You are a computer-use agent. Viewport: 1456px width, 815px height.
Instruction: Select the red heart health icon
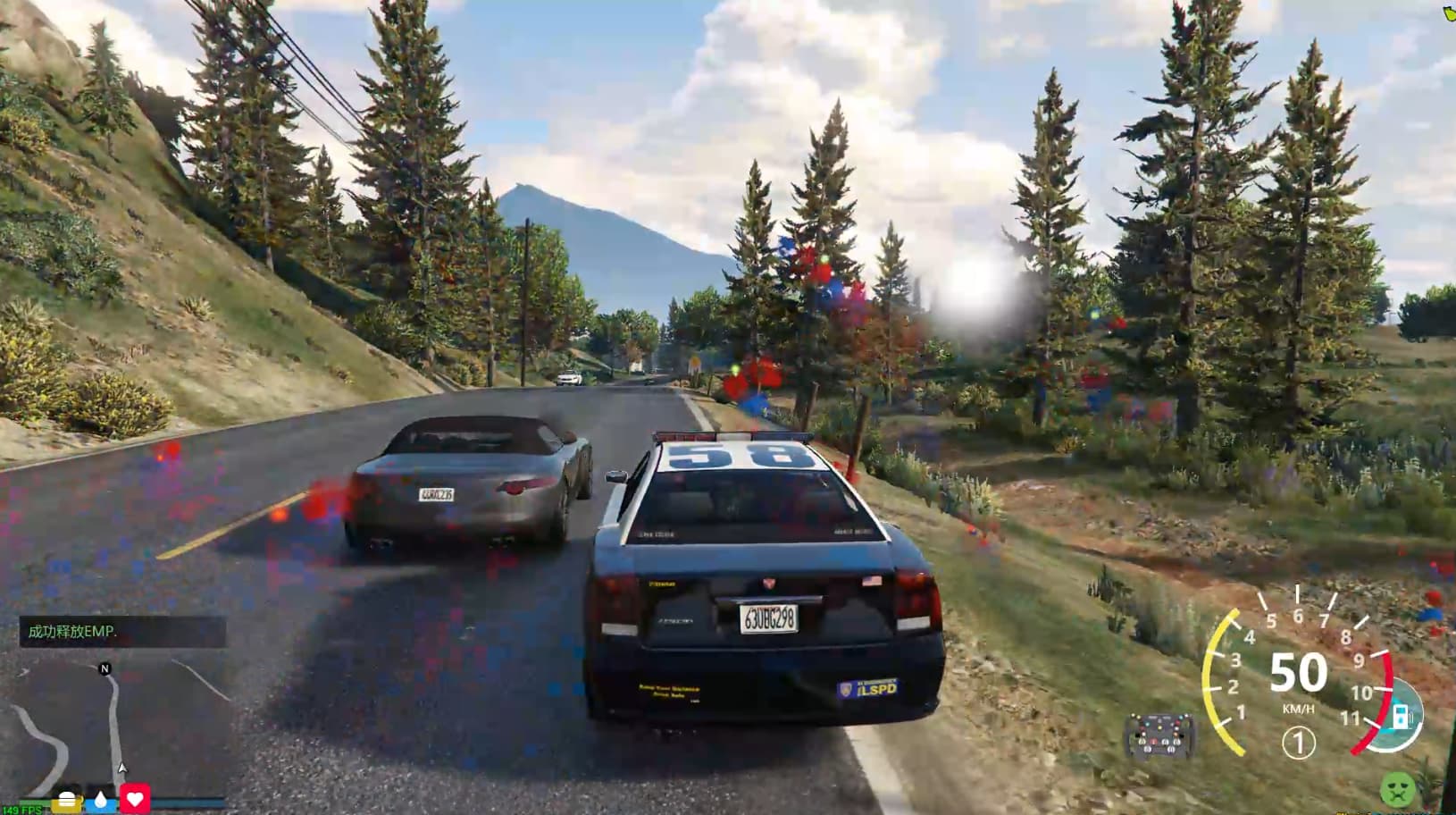coord(135,799)
